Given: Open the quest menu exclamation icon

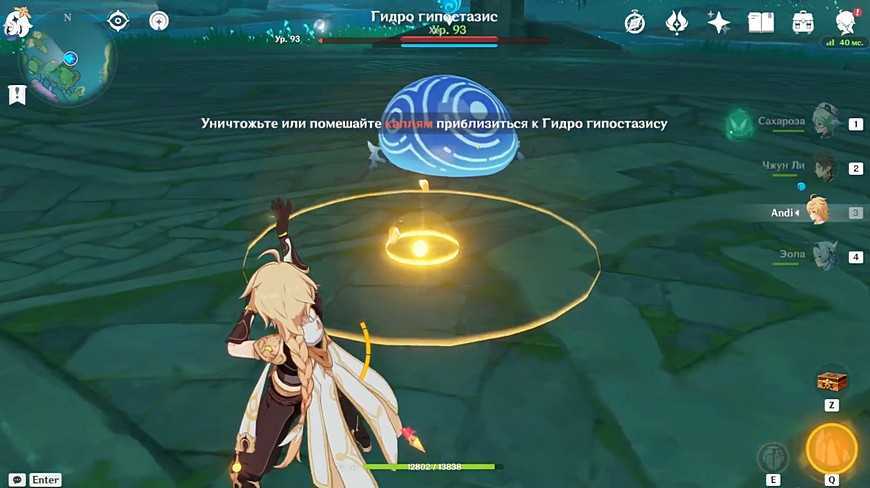Looking at the screenshot, I should (16, 95).
